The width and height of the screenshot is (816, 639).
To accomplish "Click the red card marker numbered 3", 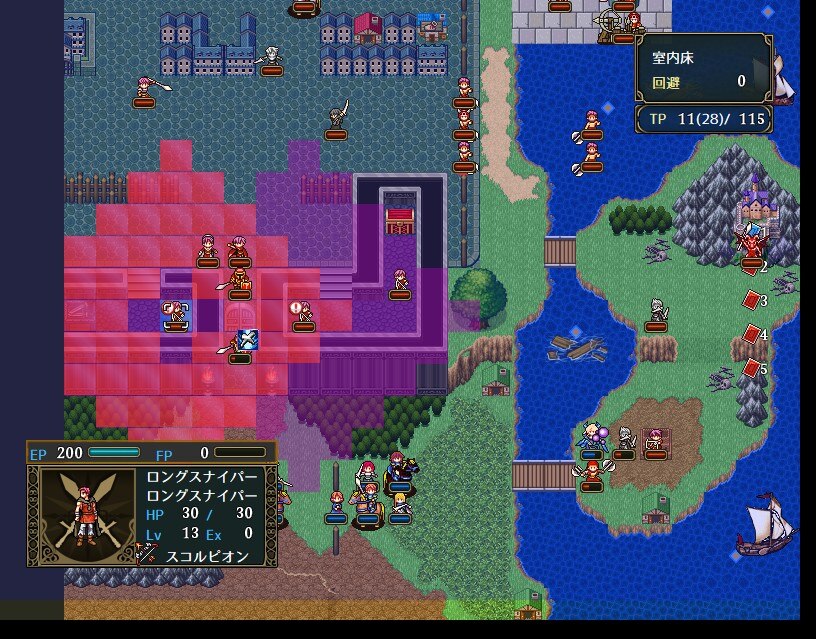I will [752, 299].
